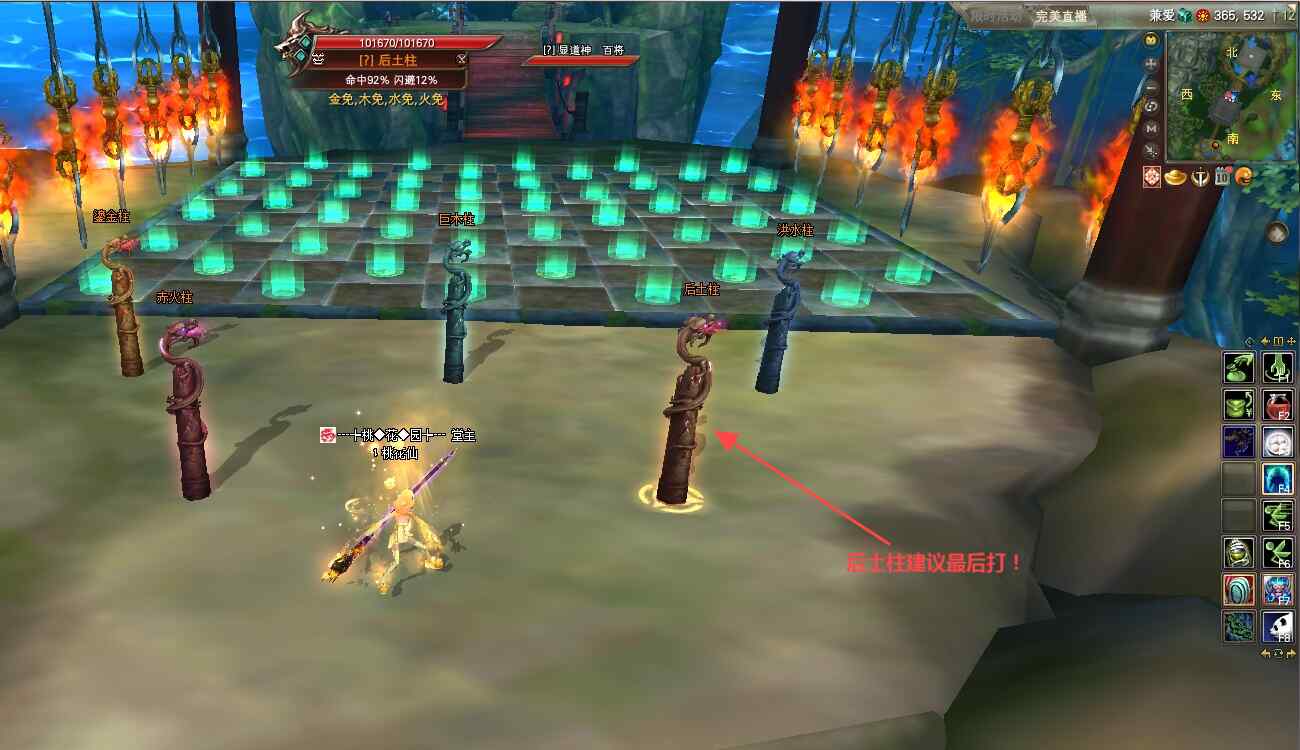Click the topmost round gold button beside the minimap
The width and height of the screenshot is (1300, 750).
(1152, 41)
